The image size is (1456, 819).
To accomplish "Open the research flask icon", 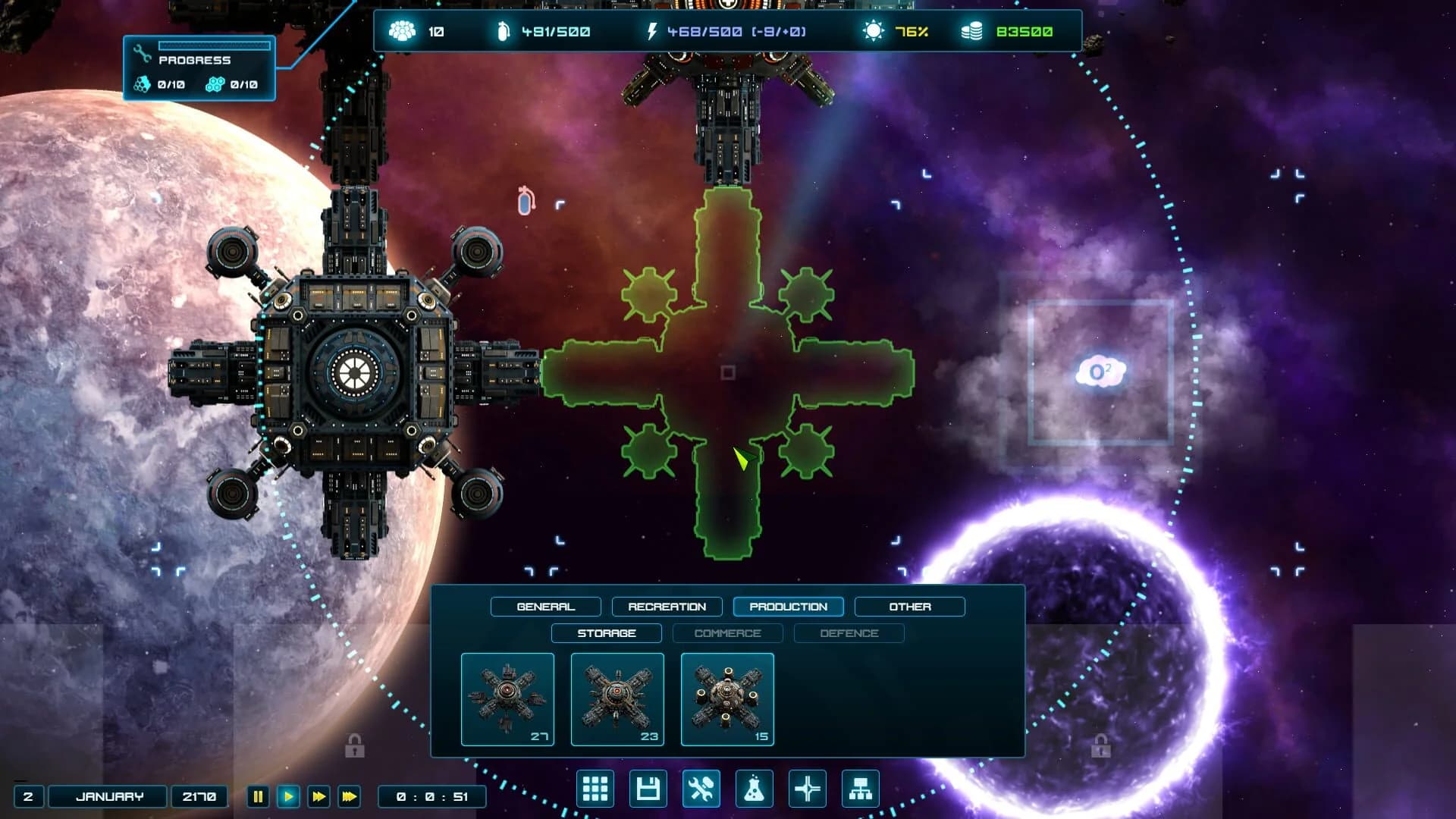I will pos(755,789).
